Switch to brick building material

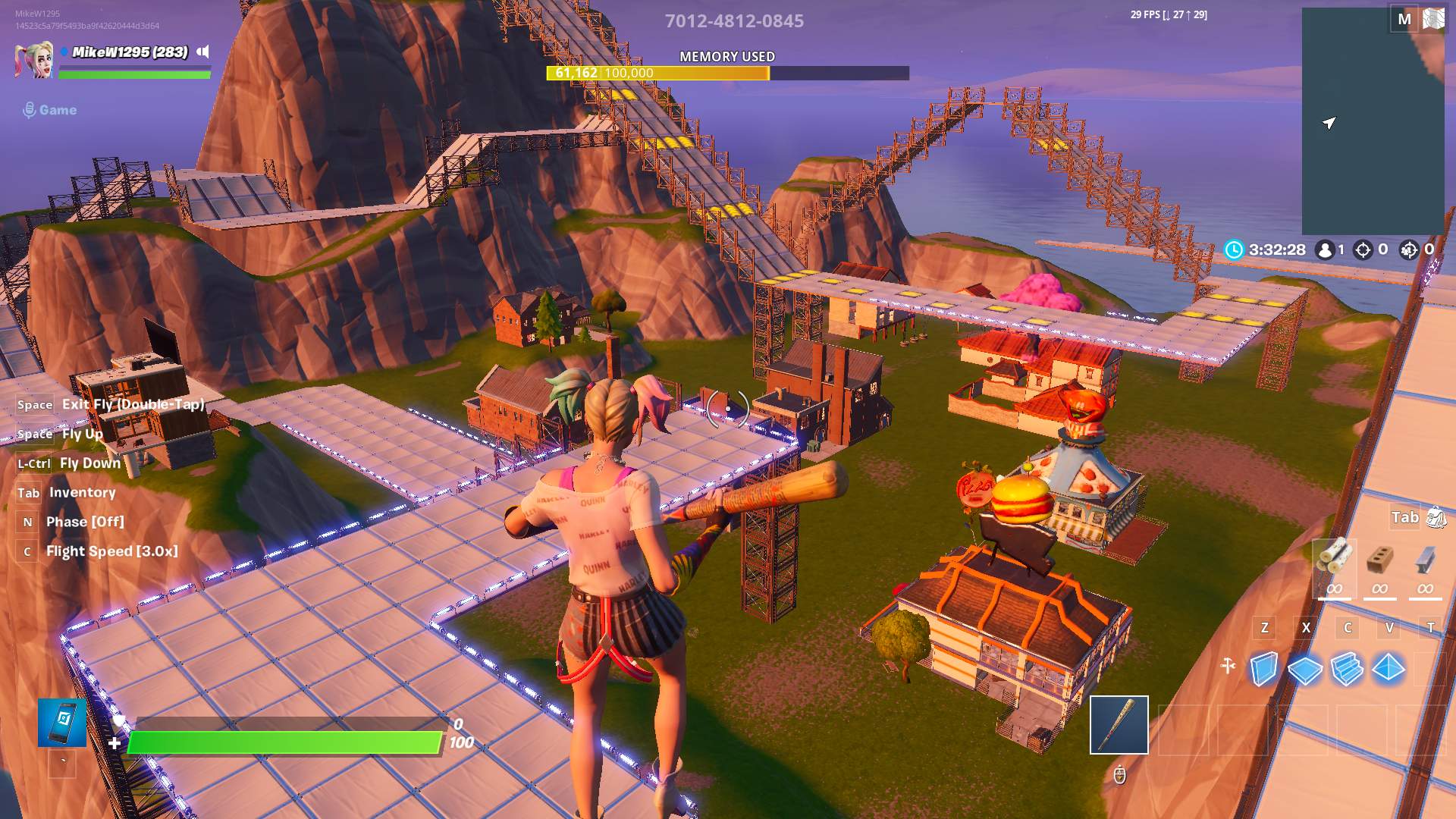1379,560
